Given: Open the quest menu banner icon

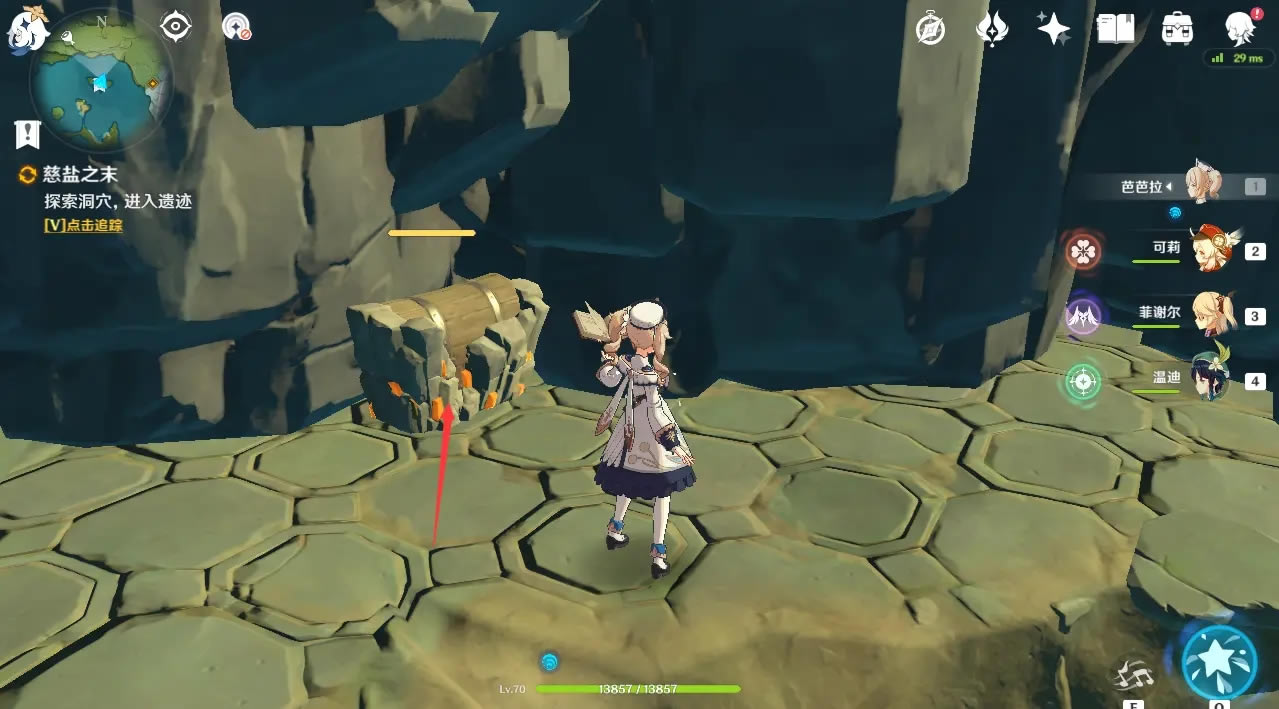Looking at the screenshot, I should click(x=27, y=133).
